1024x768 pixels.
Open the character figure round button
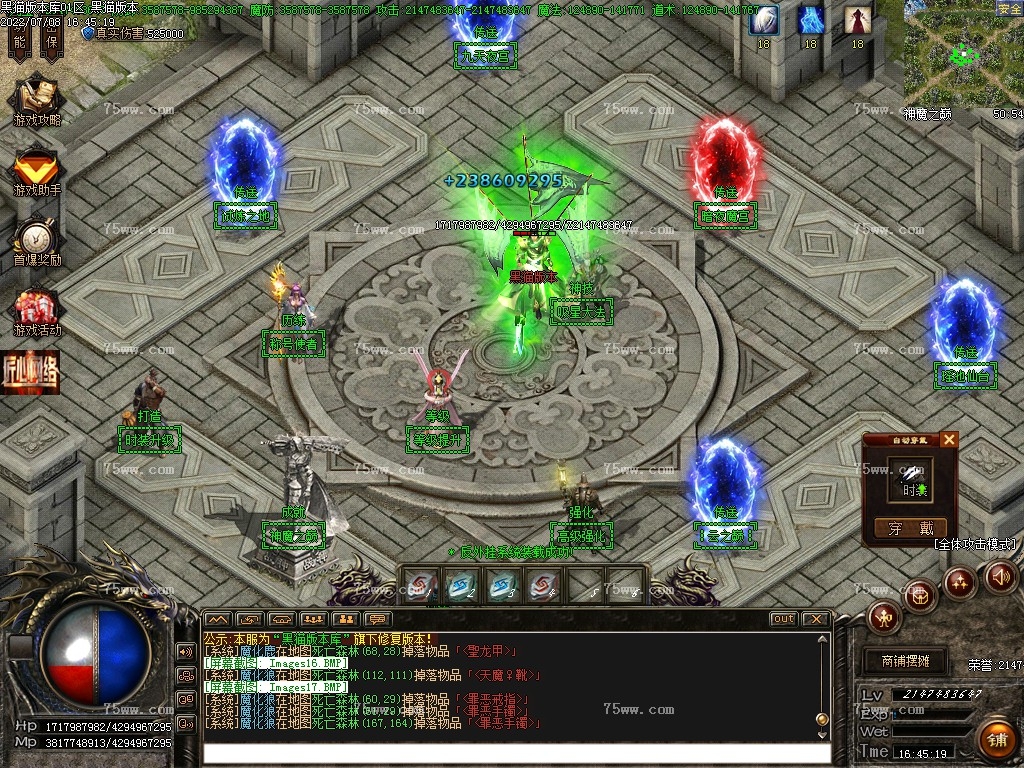pyautogui.click(x=884, y=617)
